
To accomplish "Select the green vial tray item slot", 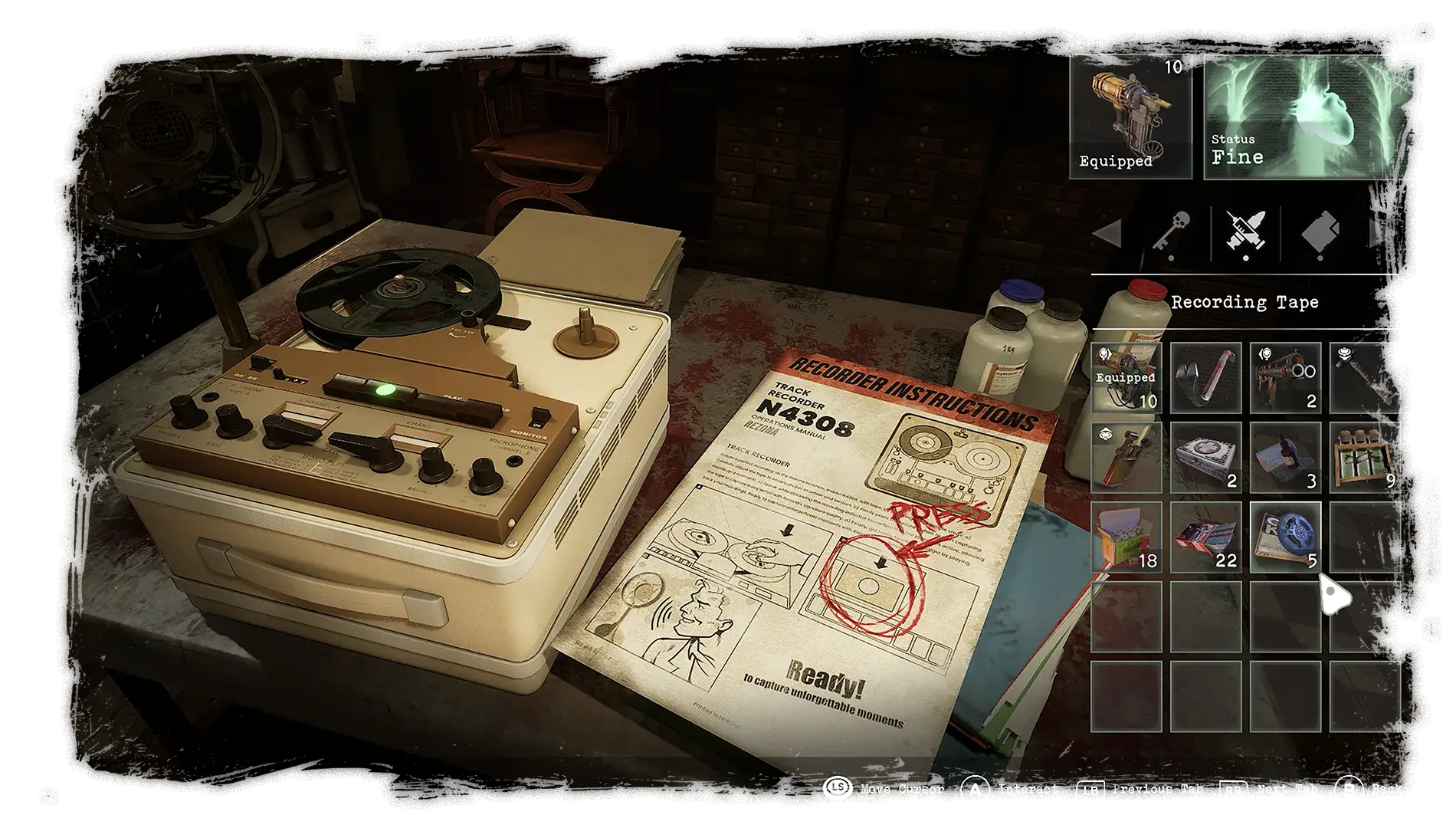I will click(x=1365, y=458).
